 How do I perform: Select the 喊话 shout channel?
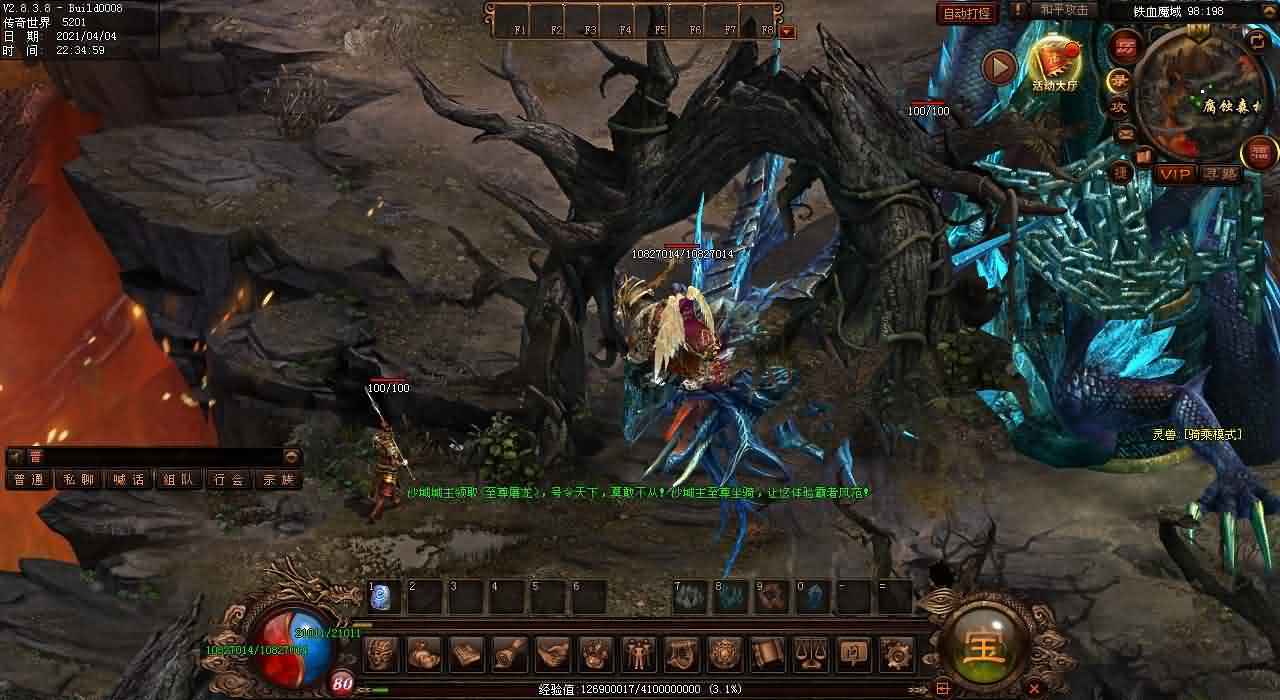128,480
